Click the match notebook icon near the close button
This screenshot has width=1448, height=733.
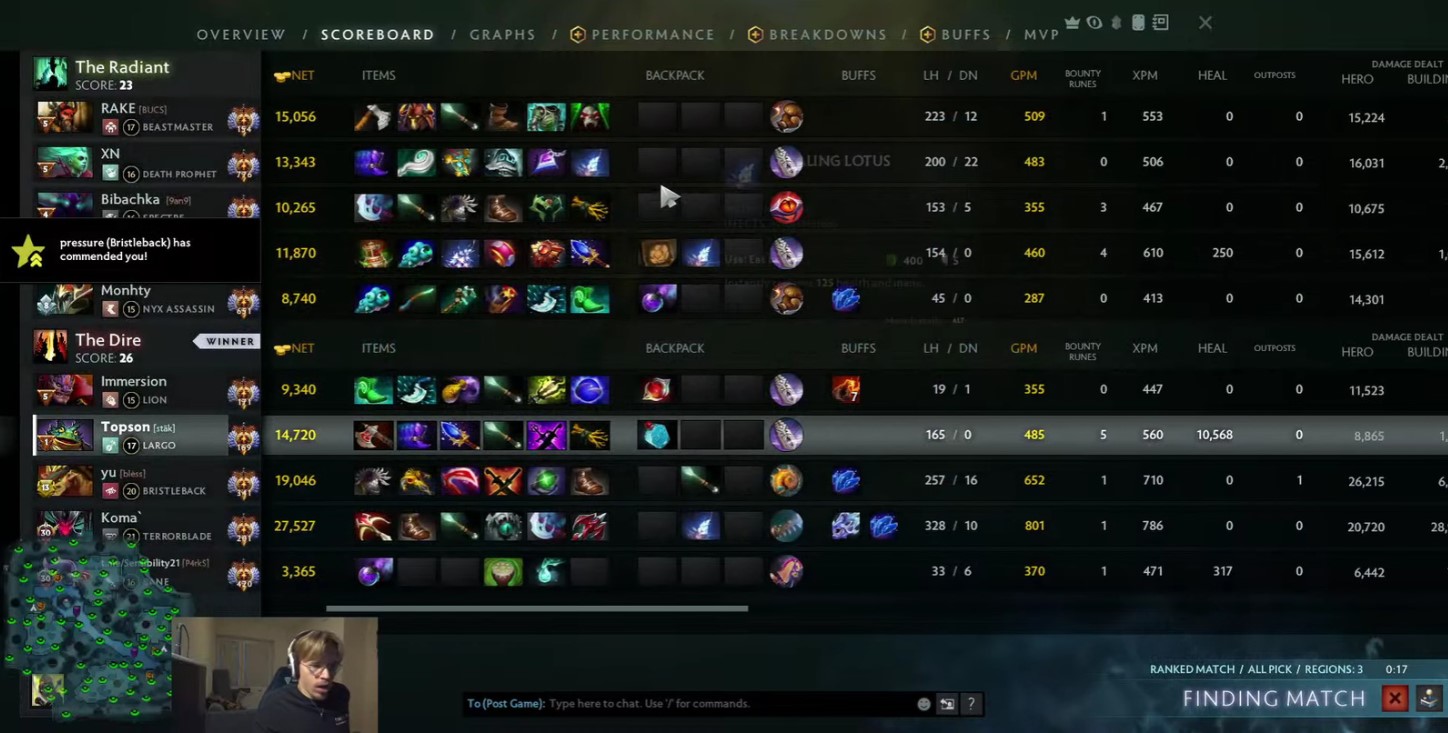(x=1160, y=22)
